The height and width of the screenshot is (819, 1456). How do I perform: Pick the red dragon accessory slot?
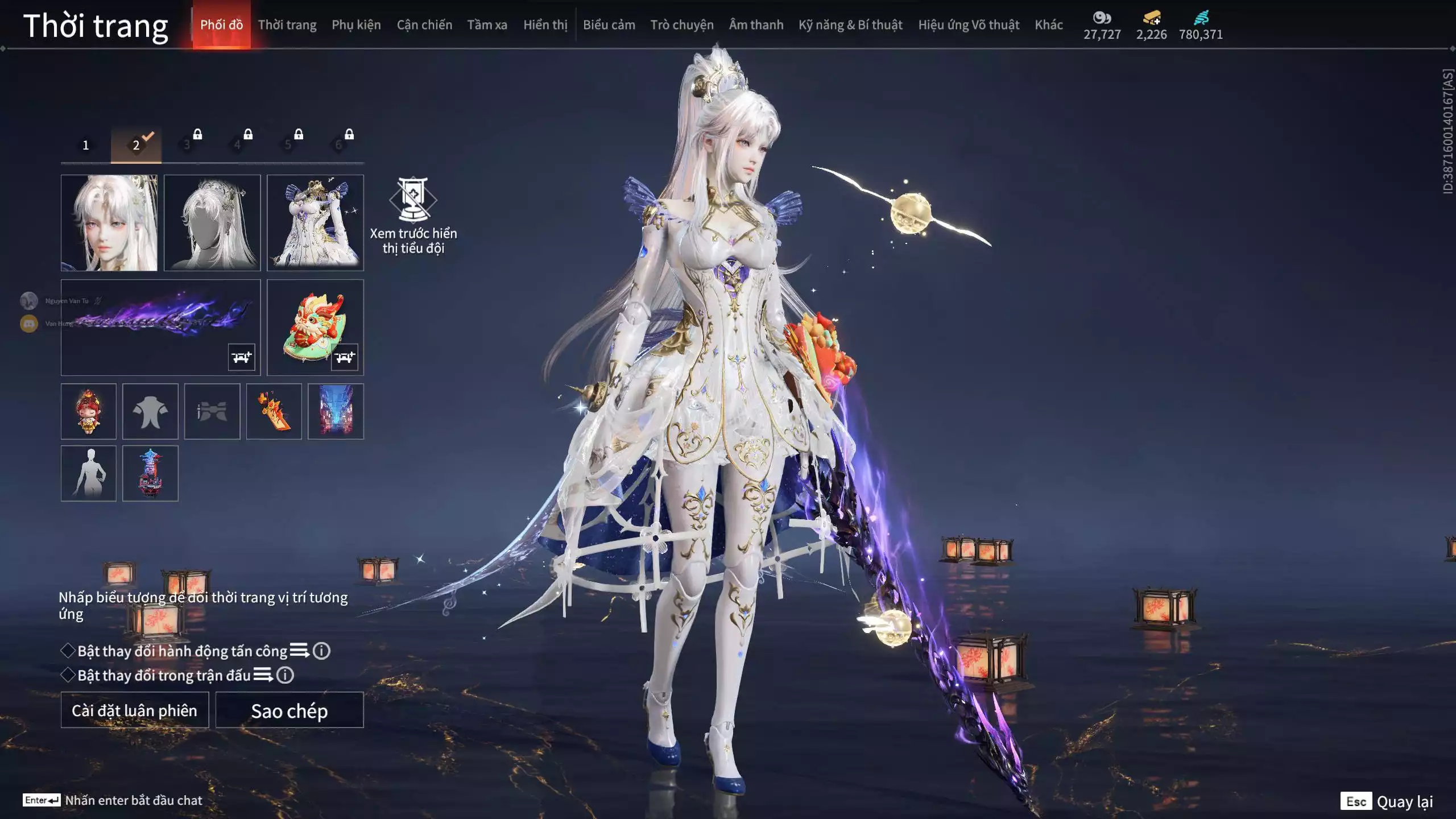[315, 327]
